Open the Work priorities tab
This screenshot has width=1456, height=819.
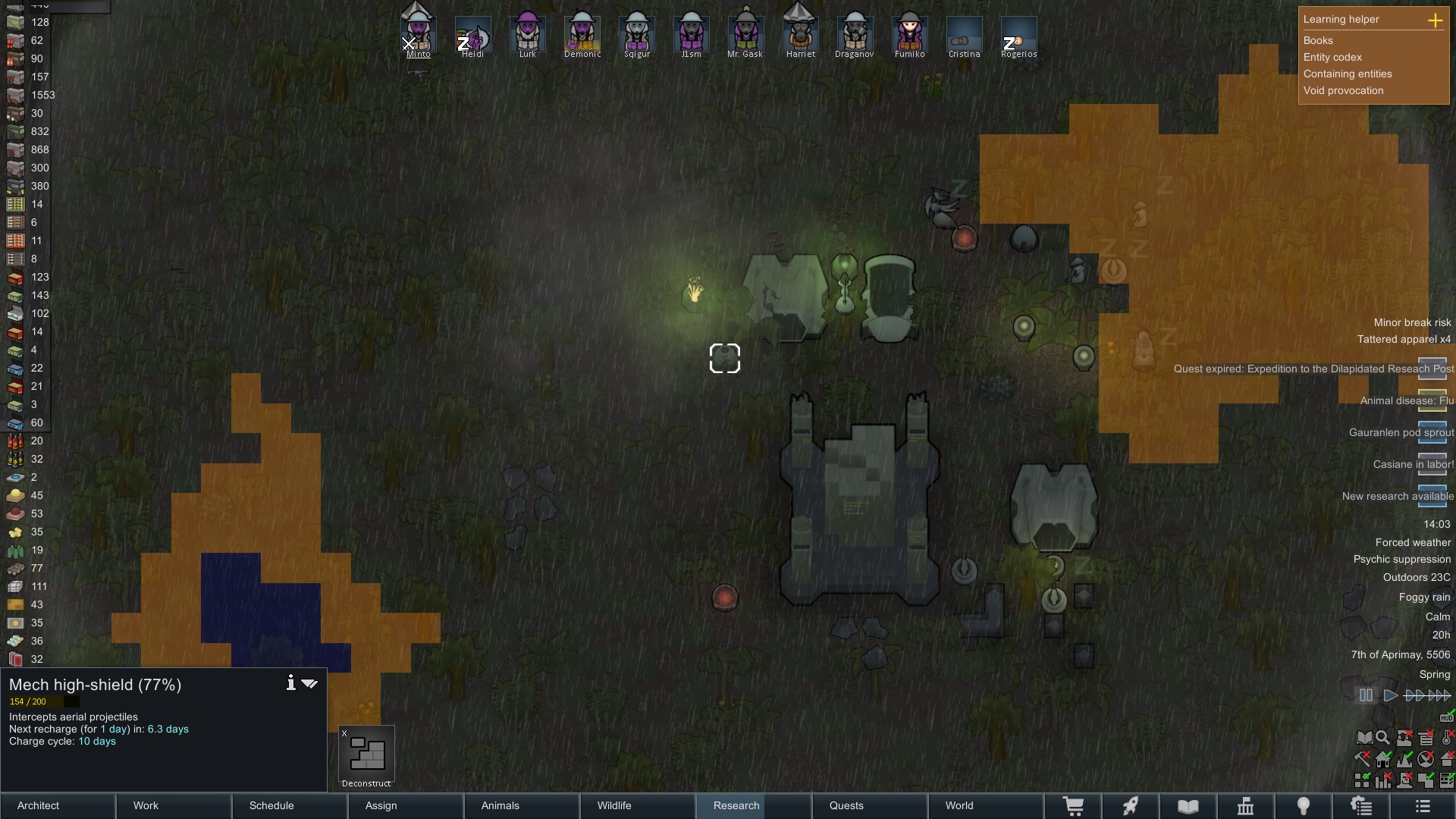pyautogui.click(x=146, y=805)
